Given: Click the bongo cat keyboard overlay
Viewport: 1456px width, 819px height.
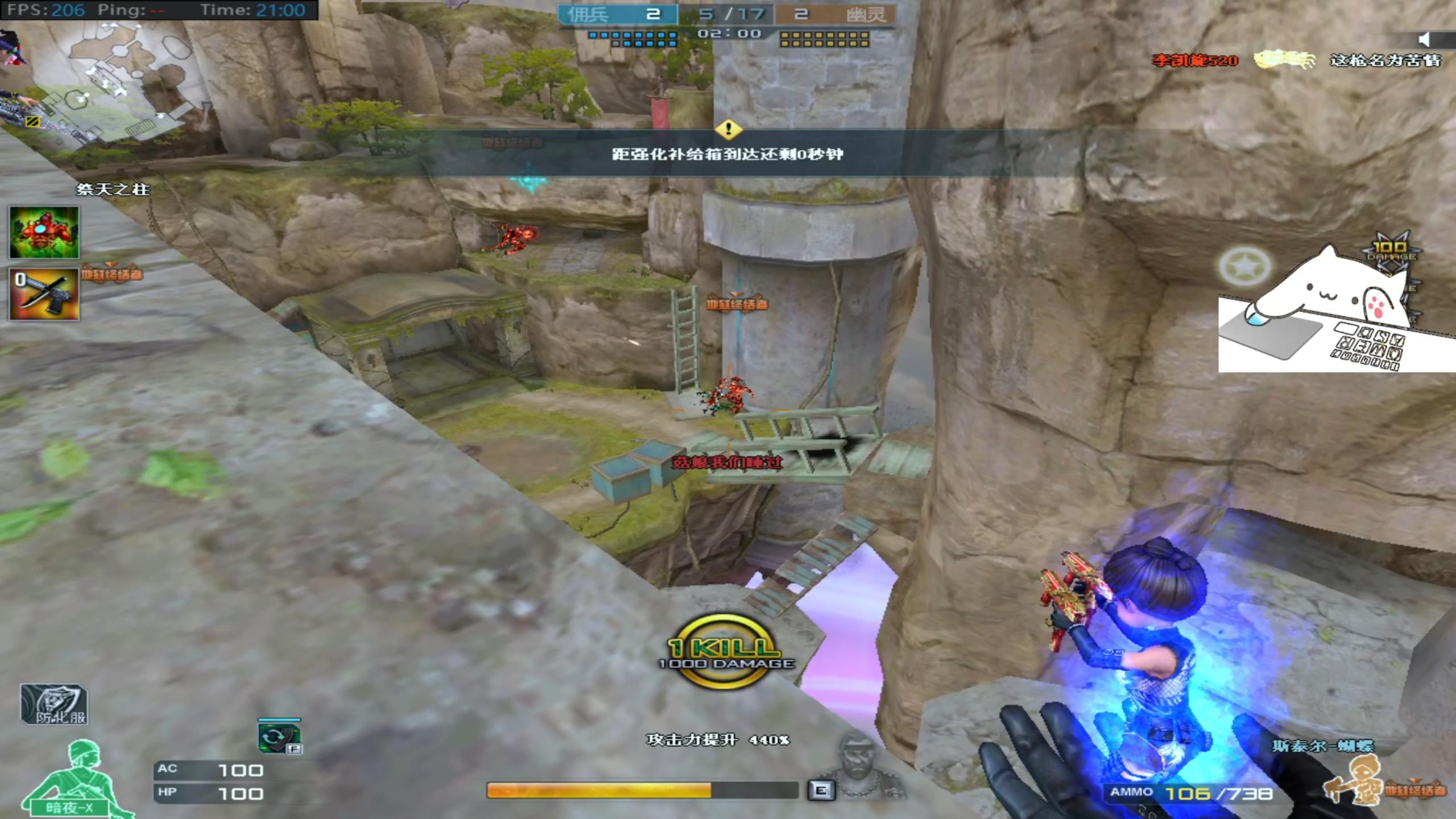Looking at the screenshot, I should point(1337,318).
